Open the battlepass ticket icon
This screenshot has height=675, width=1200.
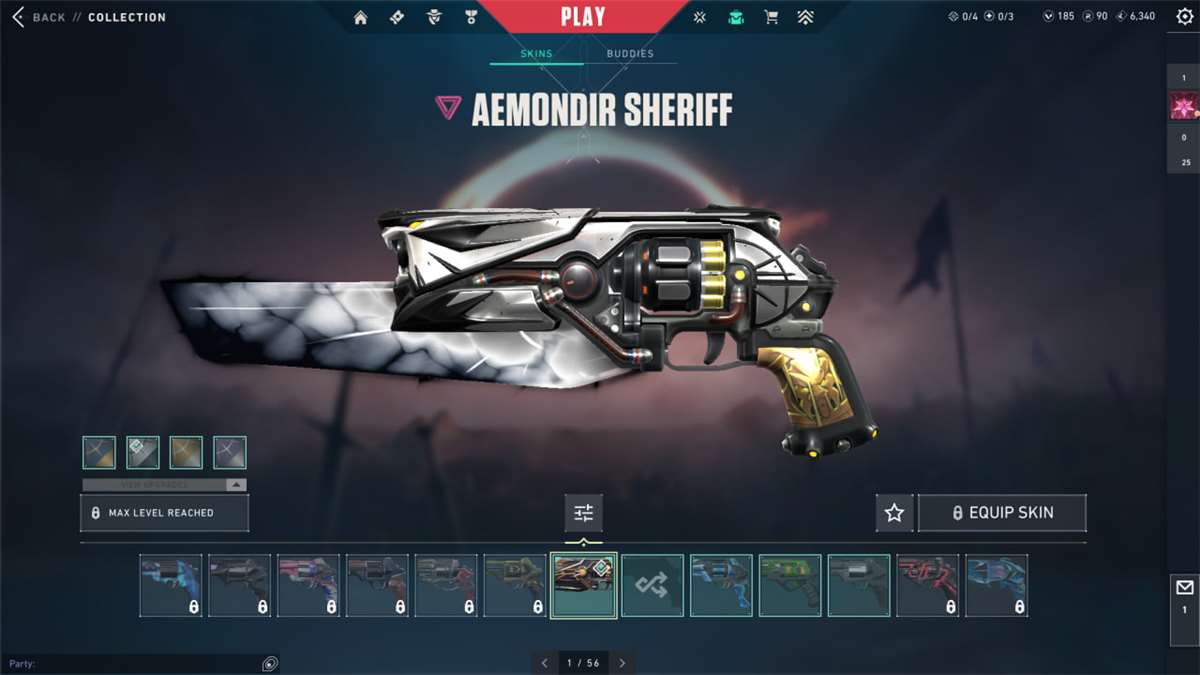point(397,17)
